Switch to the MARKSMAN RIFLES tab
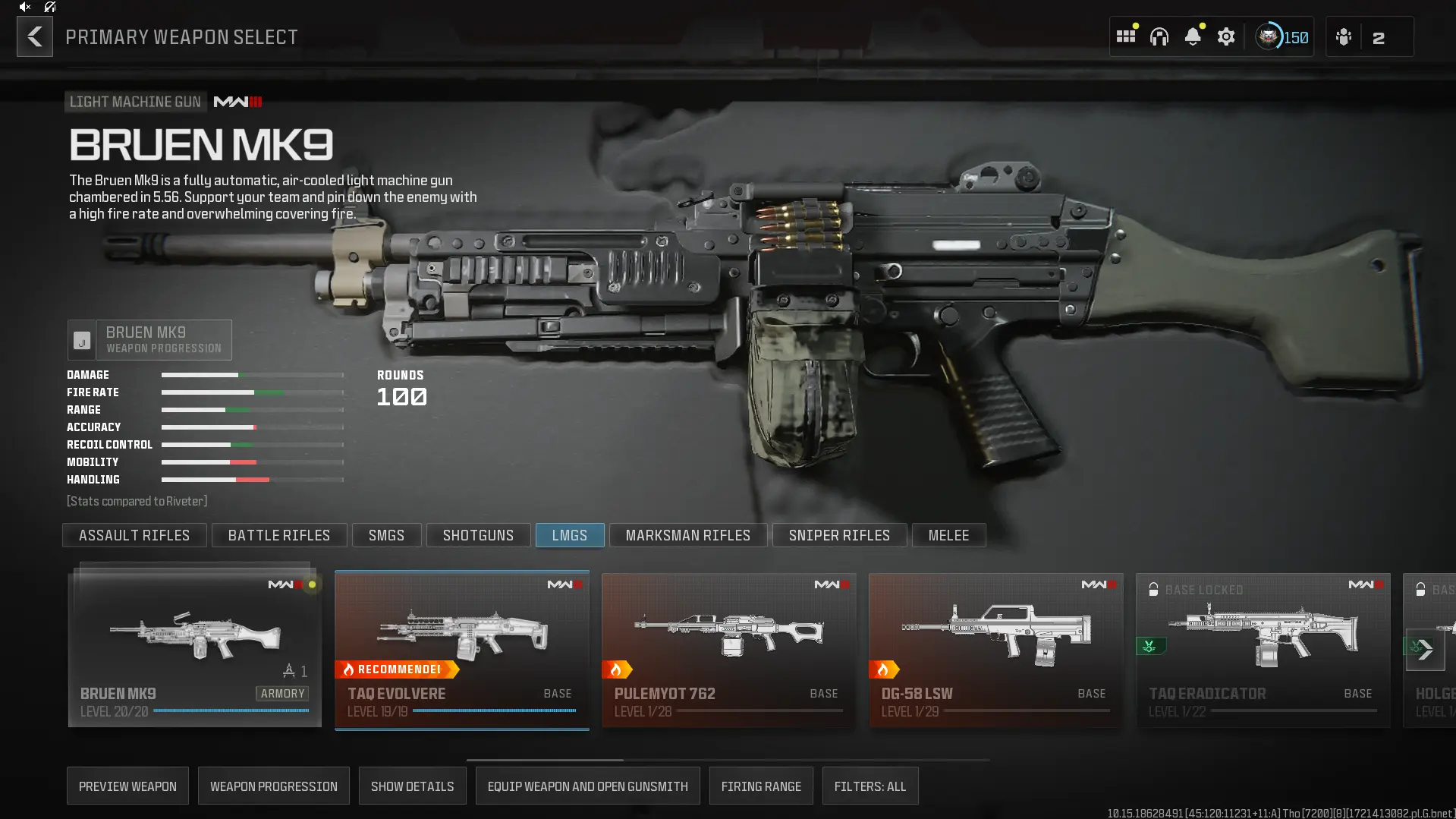 click(x=687, y=535)
